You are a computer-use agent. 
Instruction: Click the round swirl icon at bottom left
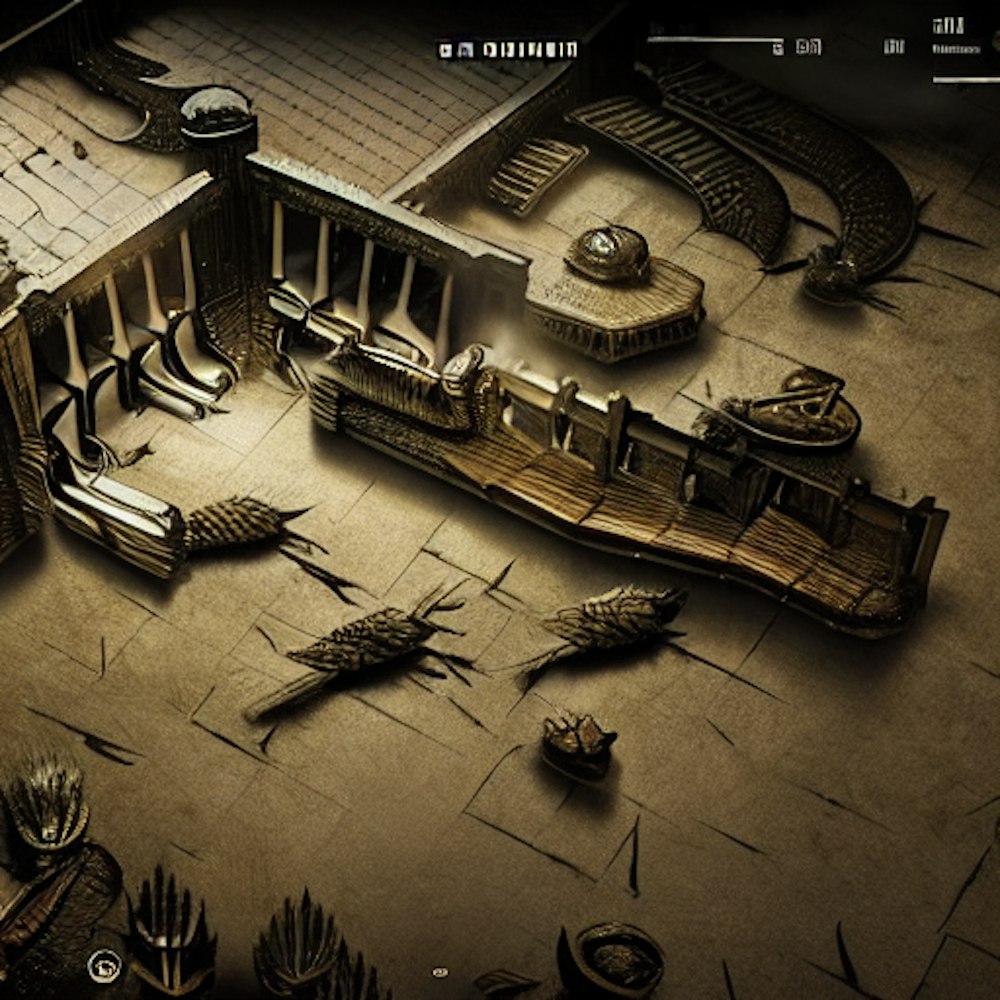[102, 965]
